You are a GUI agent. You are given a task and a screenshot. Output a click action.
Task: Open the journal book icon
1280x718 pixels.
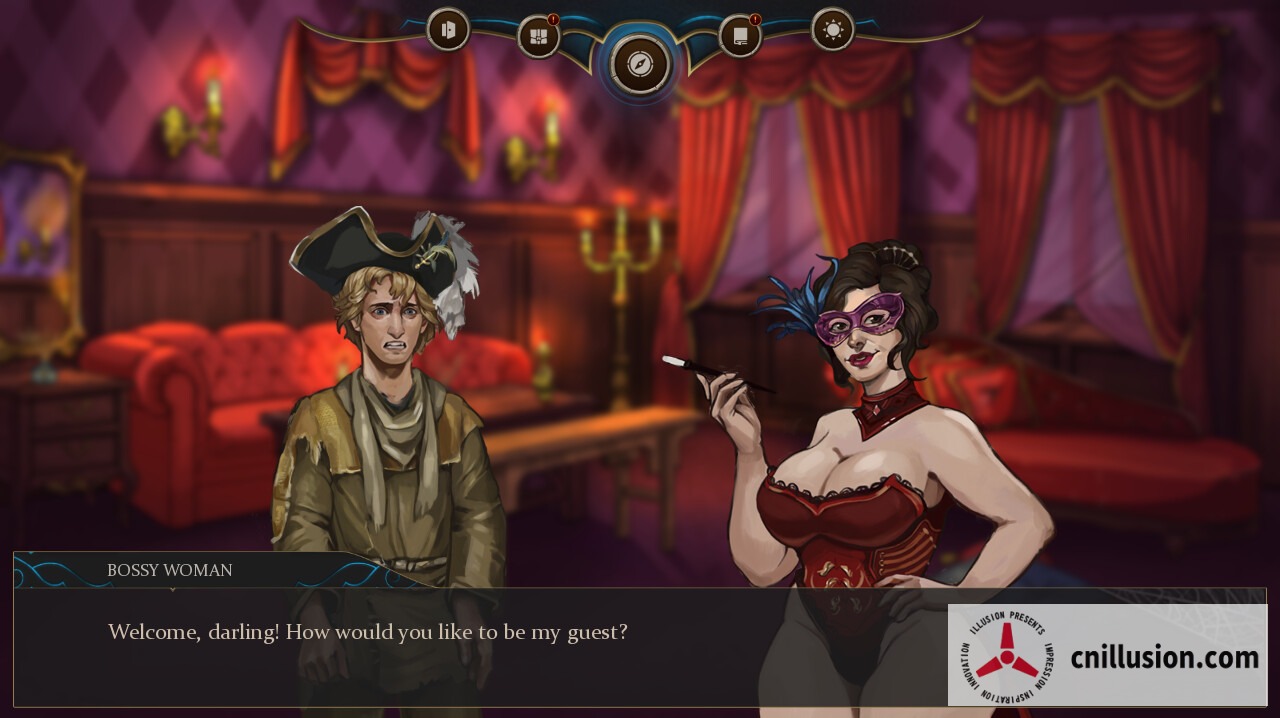click(x=740, y=38)
